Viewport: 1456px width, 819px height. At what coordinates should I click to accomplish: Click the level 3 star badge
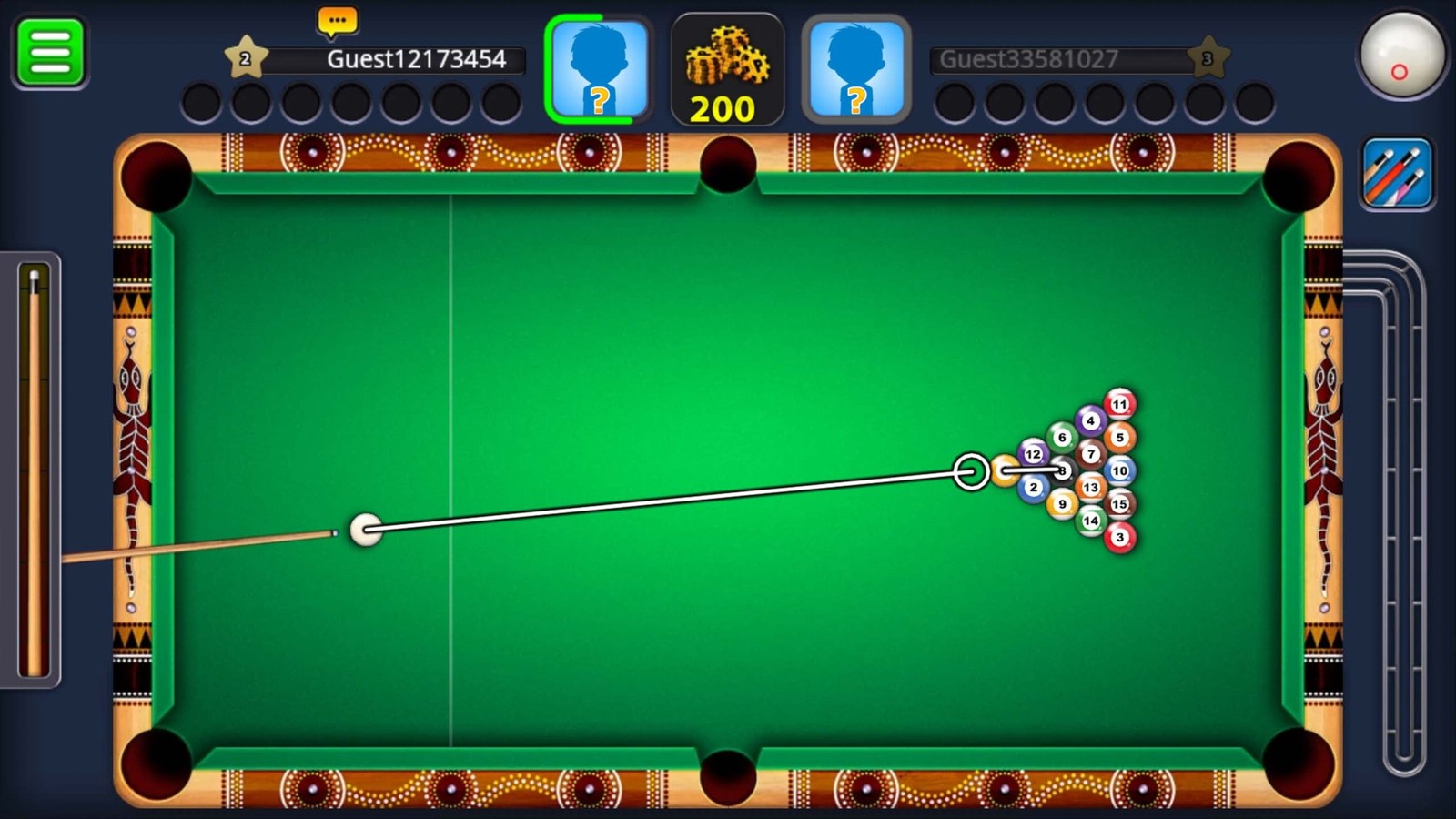click(x=1210, y=56)
